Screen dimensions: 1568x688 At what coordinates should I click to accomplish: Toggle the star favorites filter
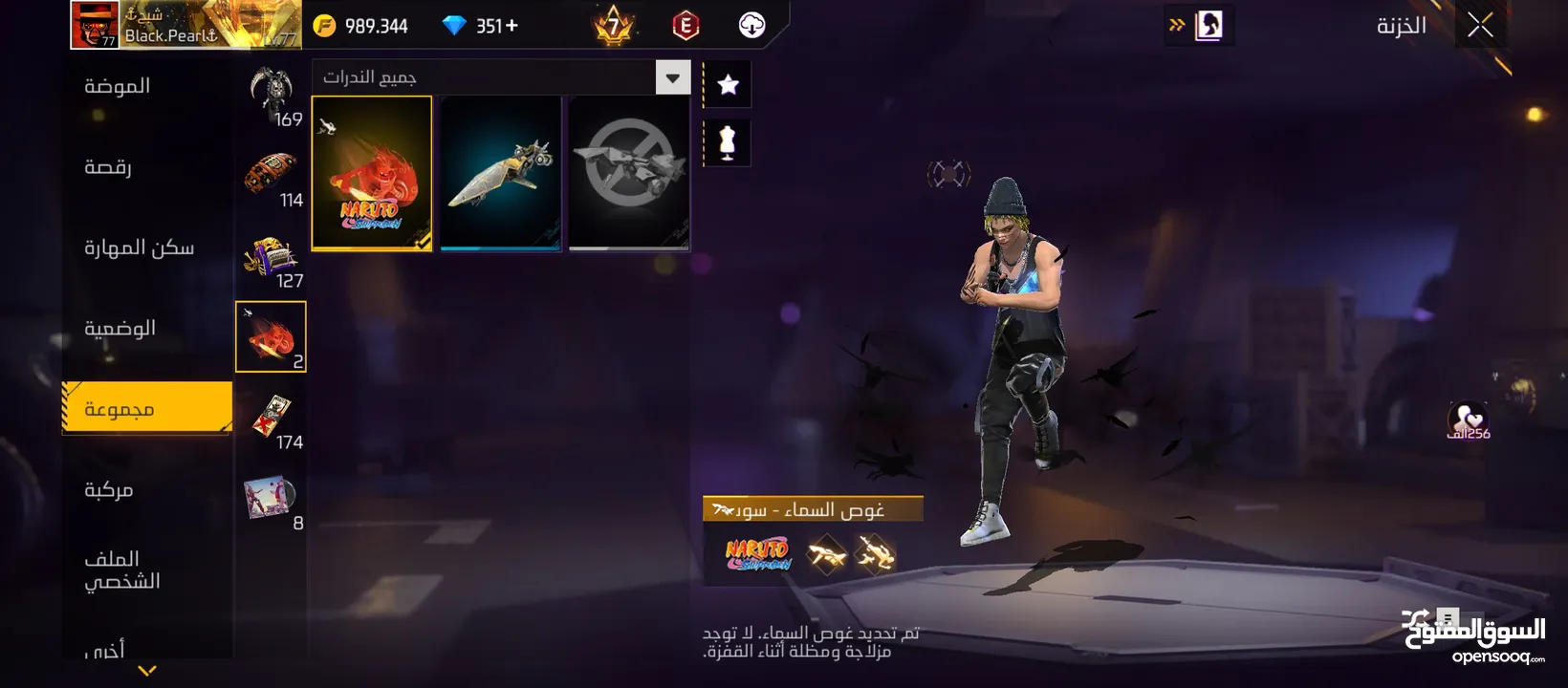[x=728, y=85]
